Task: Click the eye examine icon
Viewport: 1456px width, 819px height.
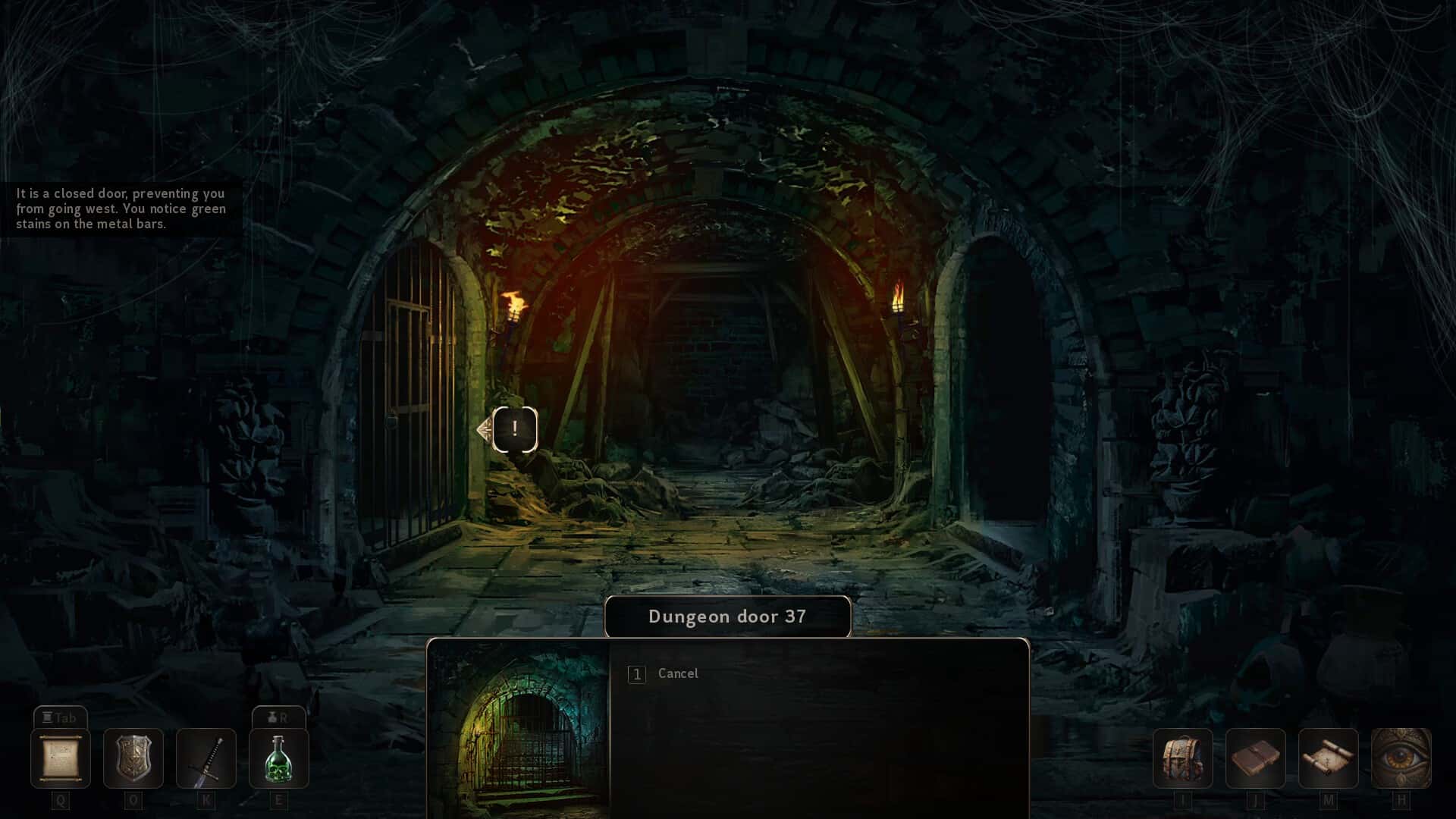Action: [x=1401, y=758]
